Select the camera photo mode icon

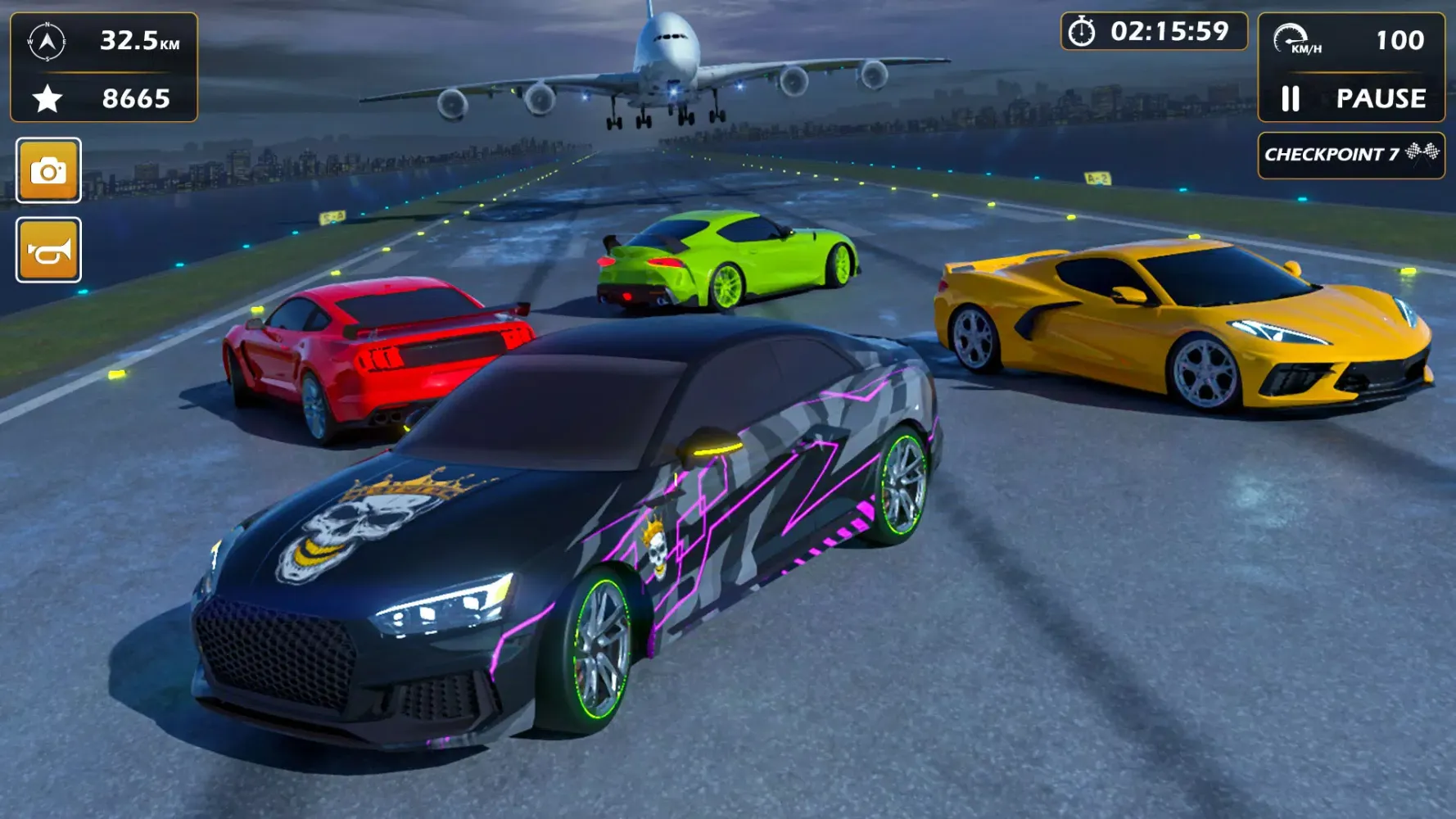tap(47, 171)
